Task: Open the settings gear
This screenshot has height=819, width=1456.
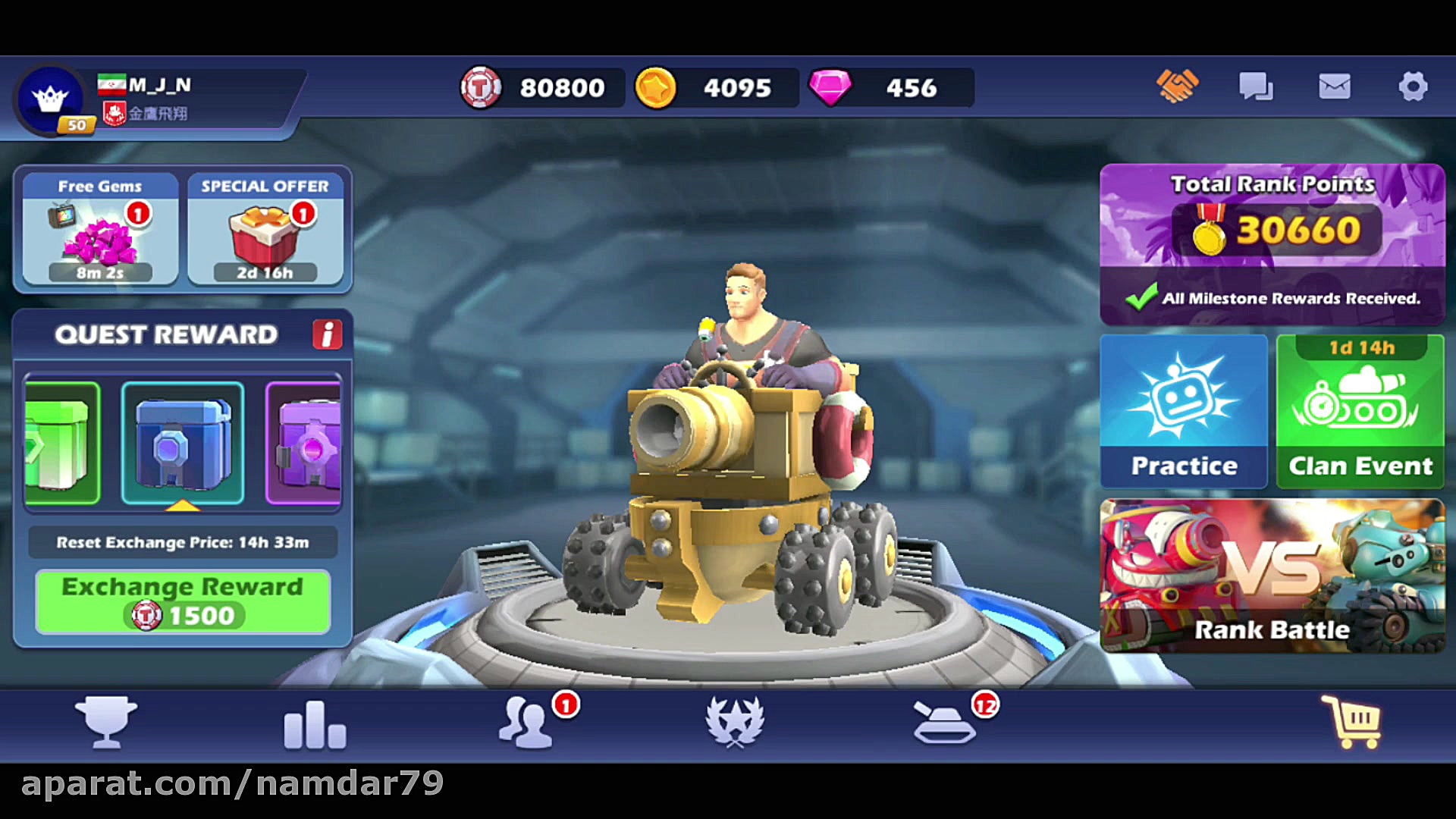Action: click(x=1412, y=86)
